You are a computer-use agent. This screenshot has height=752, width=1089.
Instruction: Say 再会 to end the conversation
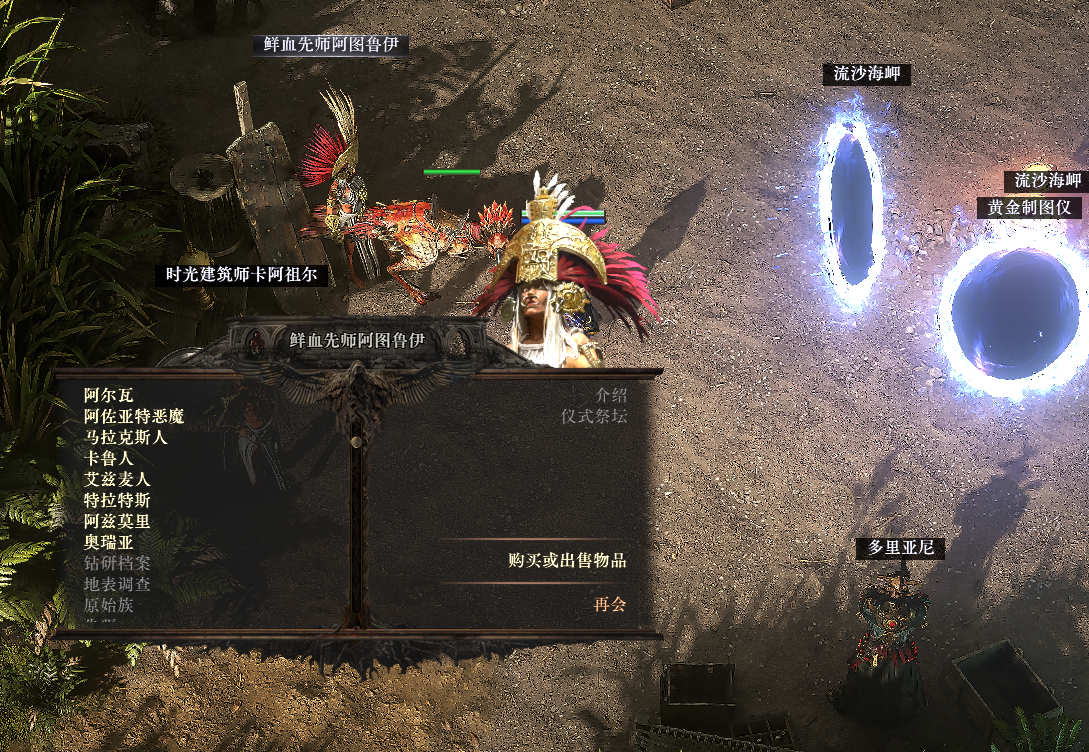click(610, 605)
